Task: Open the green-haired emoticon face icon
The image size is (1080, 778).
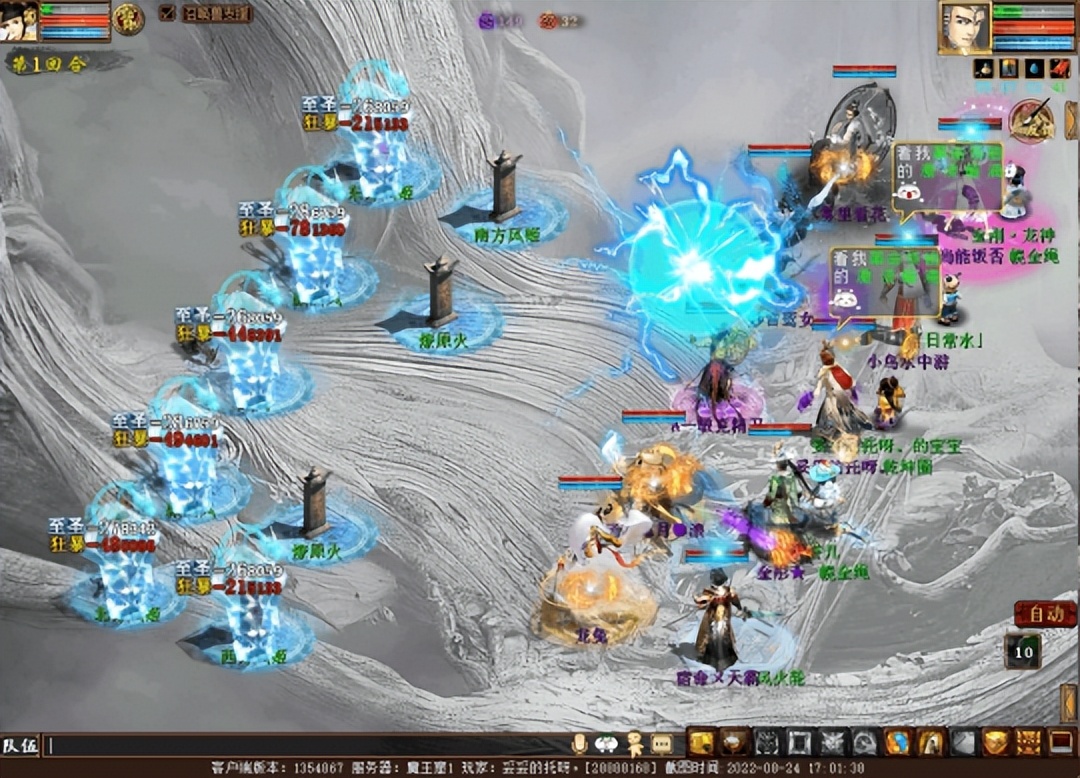Action: 606,744
